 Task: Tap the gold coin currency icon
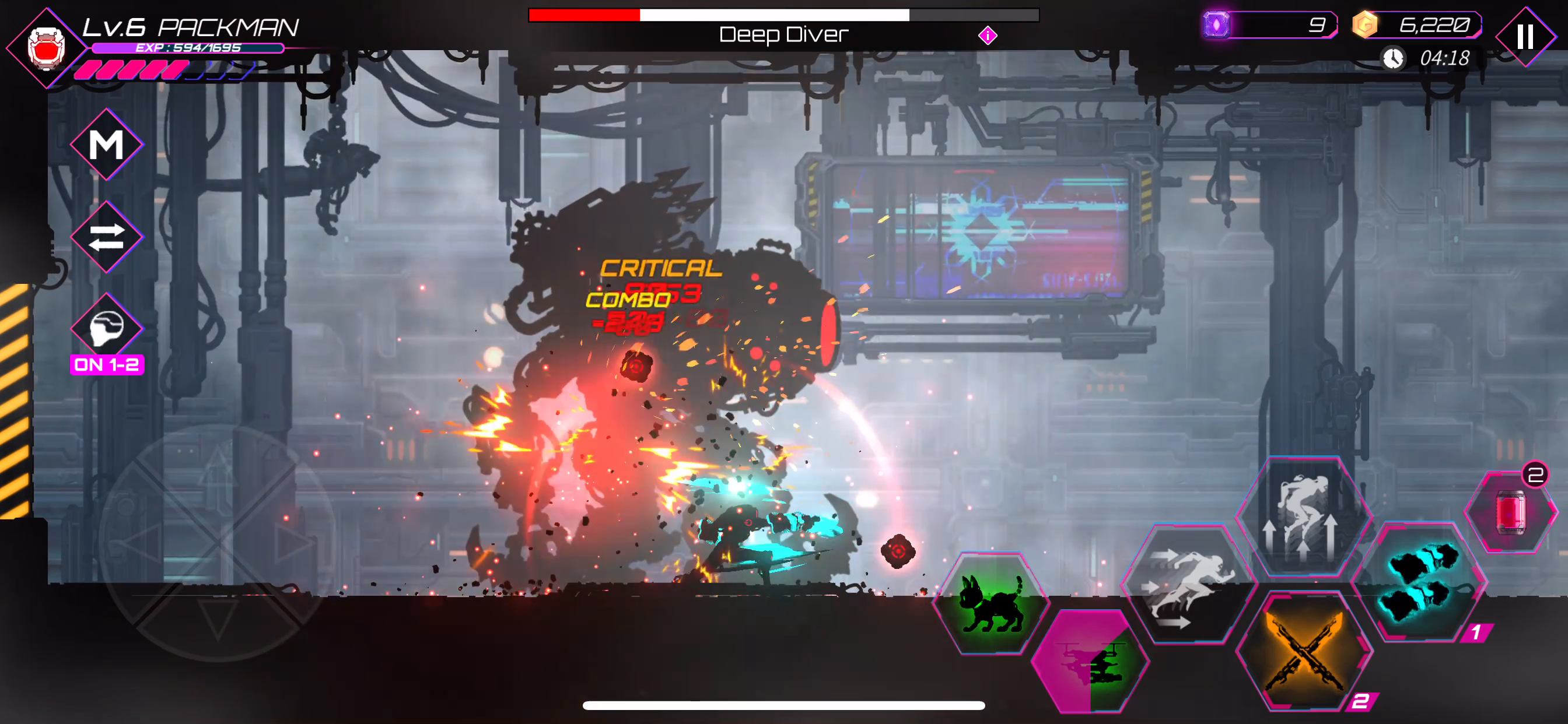[1364, 26]
